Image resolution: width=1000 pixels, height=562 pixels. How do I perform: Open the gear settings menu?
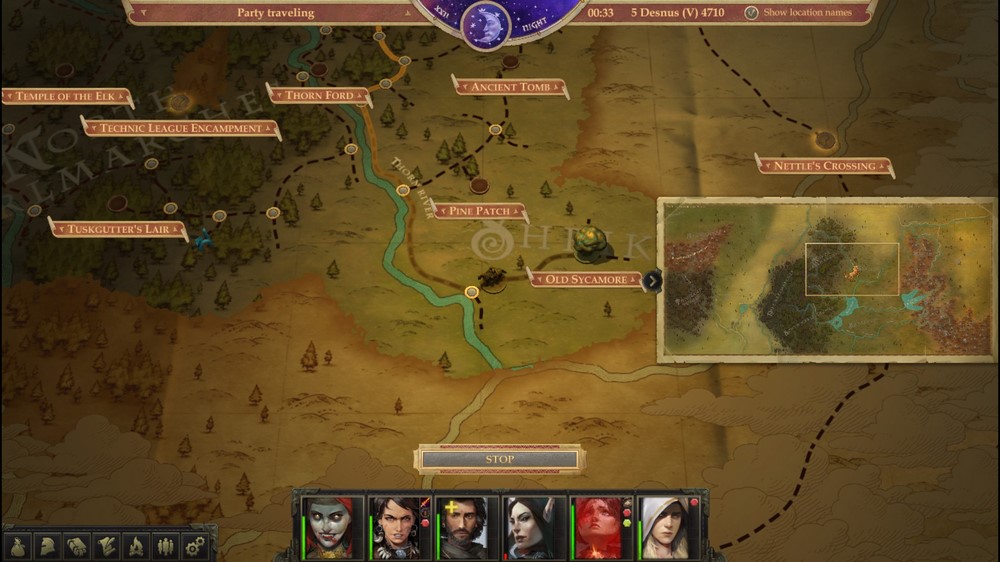tap(194, 546)
